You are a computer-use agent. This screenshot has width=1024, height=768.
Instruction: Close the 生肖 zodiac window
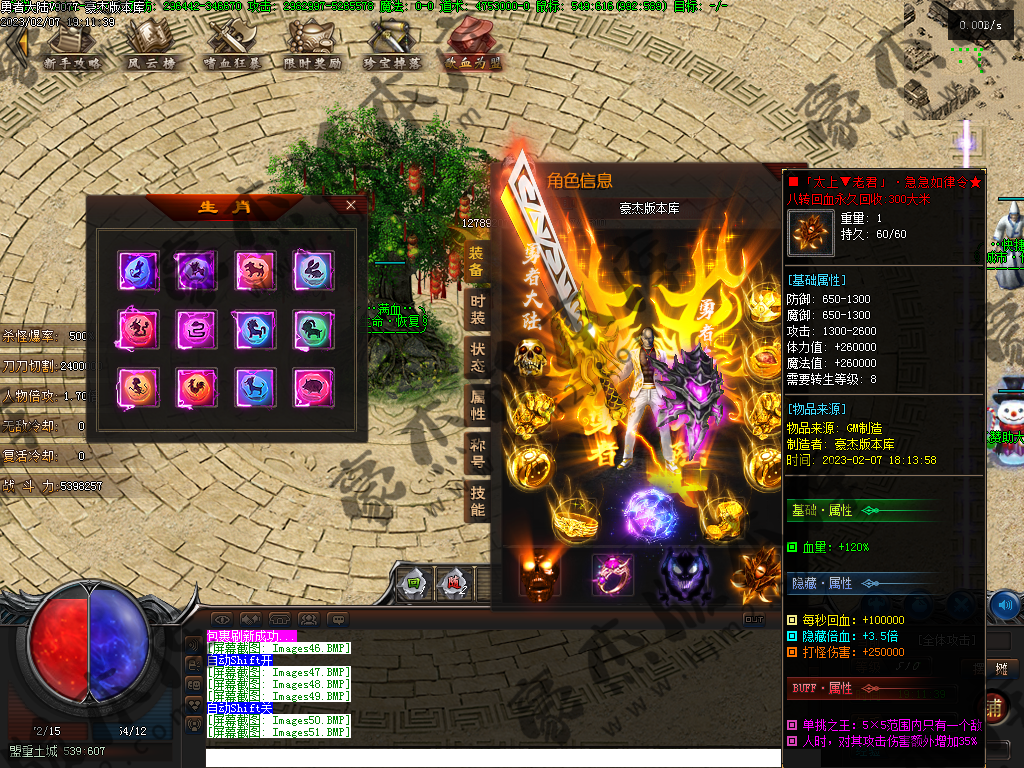pos(350,205)
